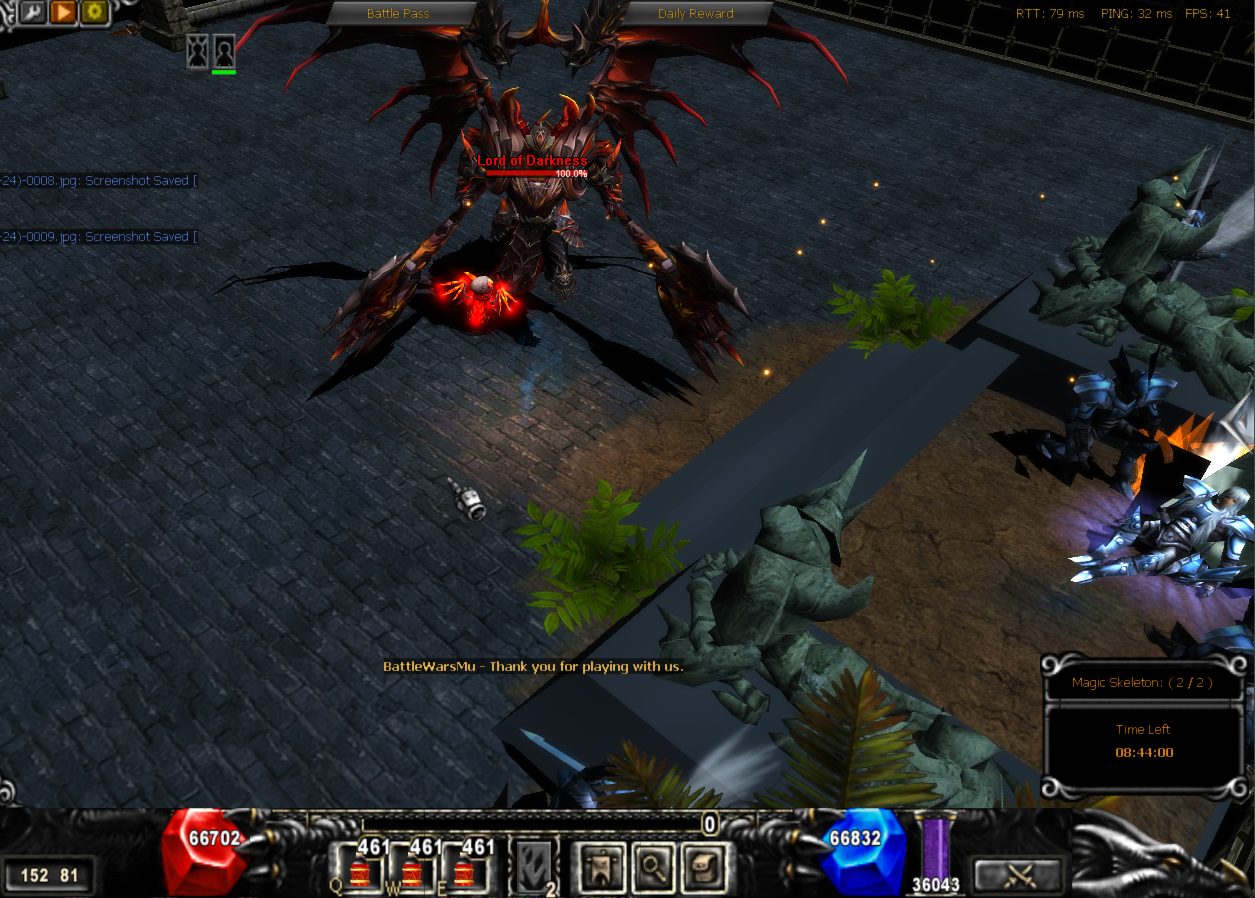
Task: Select the crossed-out silhouette buff icon
Action: click(198, 50)
